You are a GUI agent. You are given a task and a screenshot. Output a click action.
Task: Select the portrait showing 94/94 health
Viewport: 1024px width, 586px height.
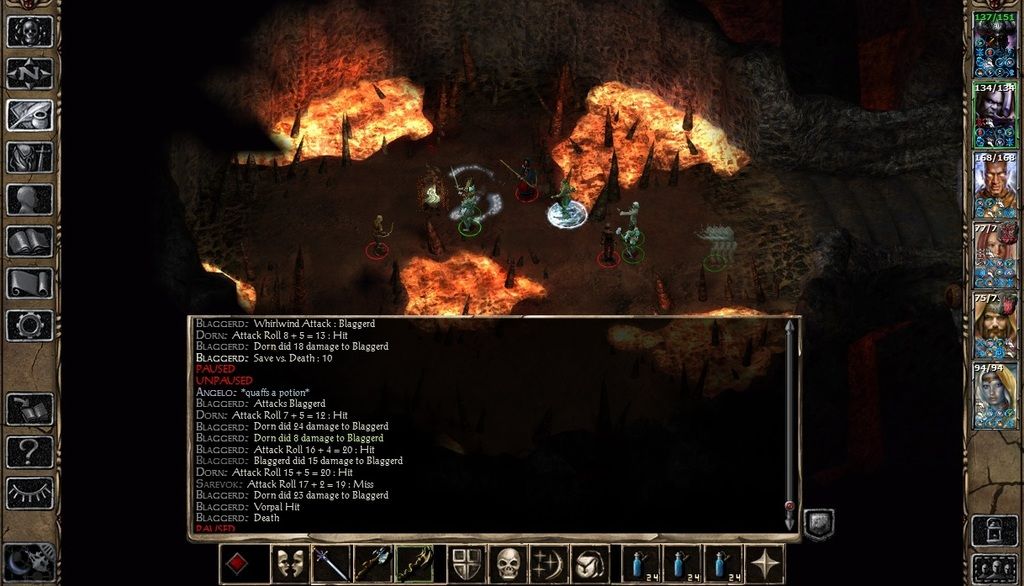(994, 396)
